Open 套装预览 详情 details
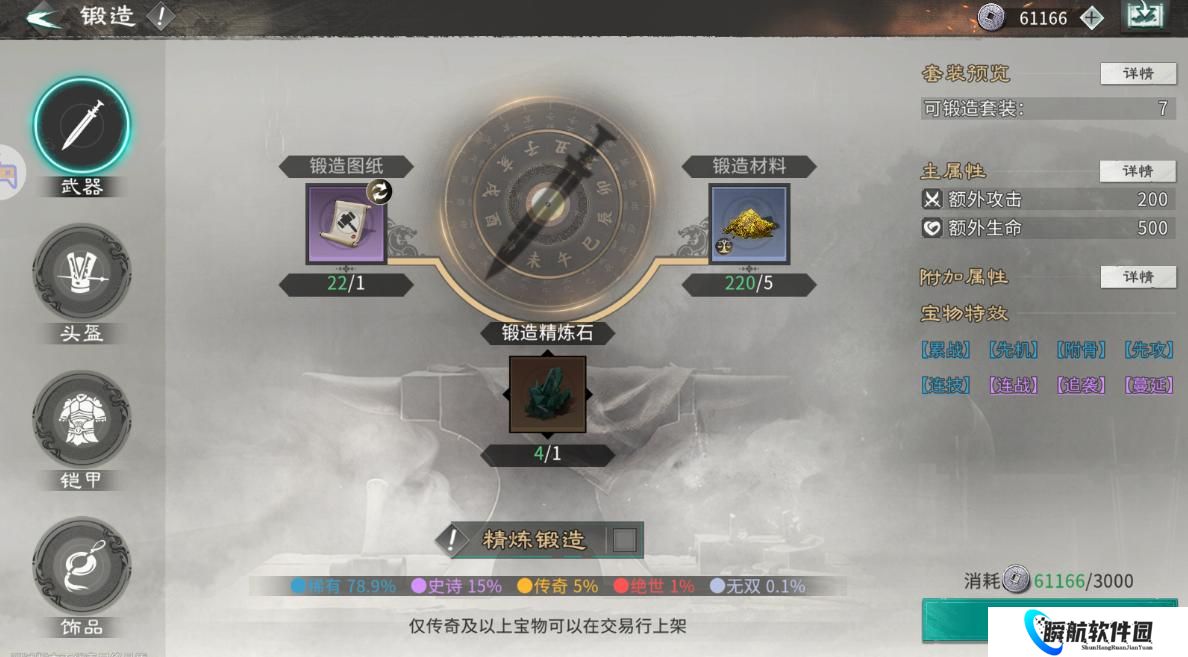The height and width of the screenshot is (657, 1188). (x=1138, y=74)
